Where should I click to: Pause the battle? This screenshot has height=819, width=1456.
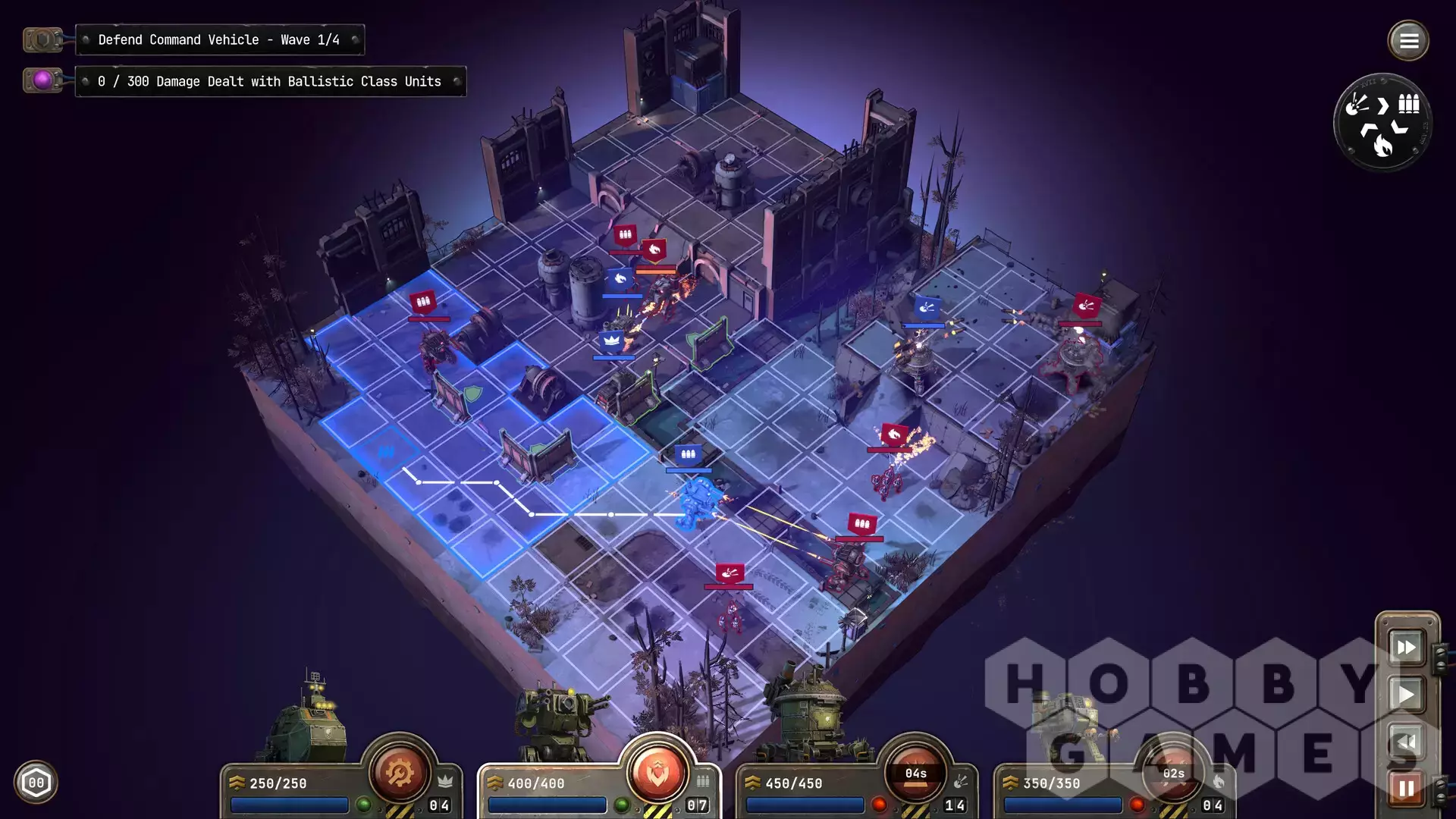[x=1407, y=789]
